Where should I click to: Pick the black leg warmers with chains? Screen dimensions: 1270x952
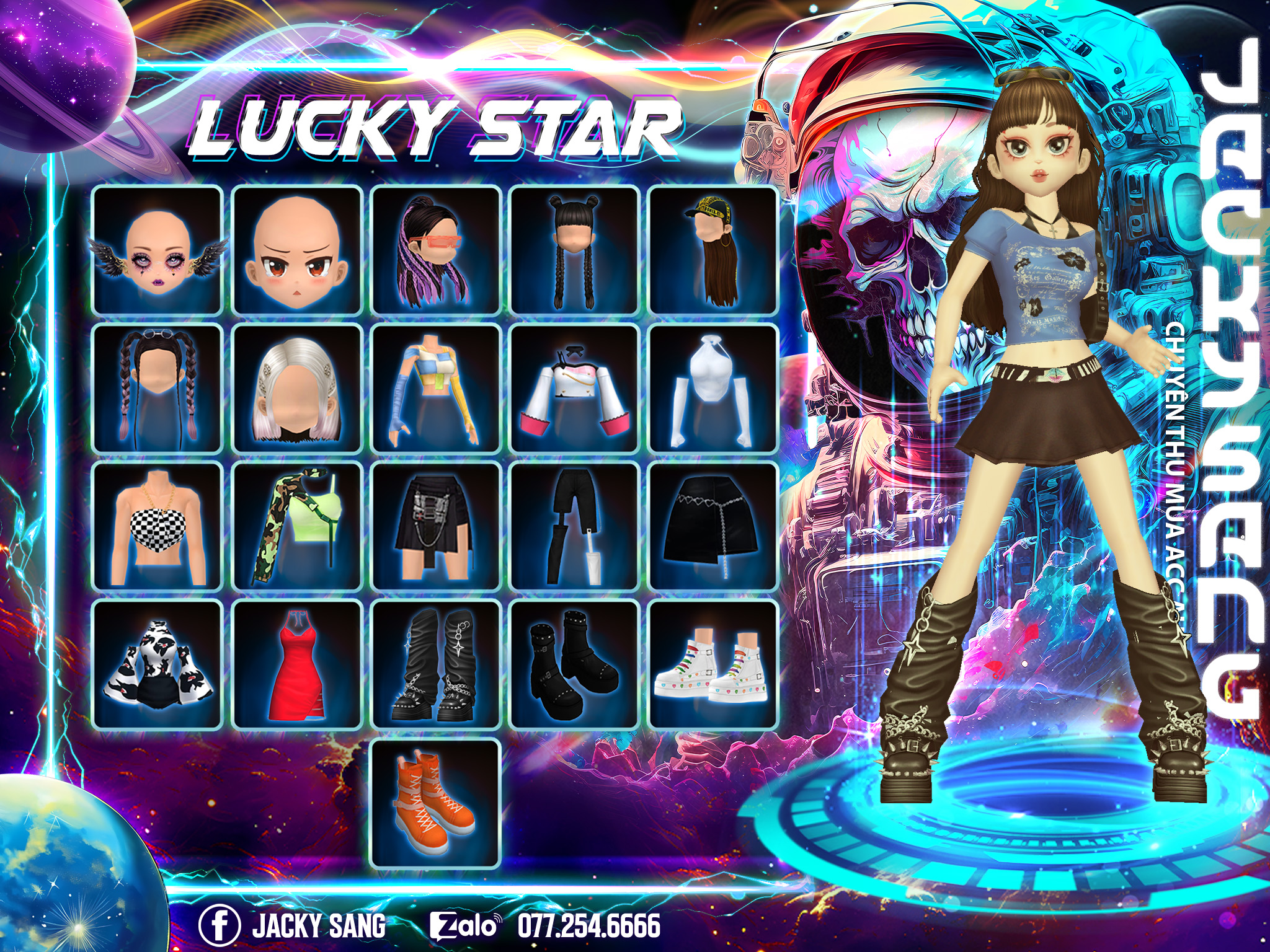436,664
